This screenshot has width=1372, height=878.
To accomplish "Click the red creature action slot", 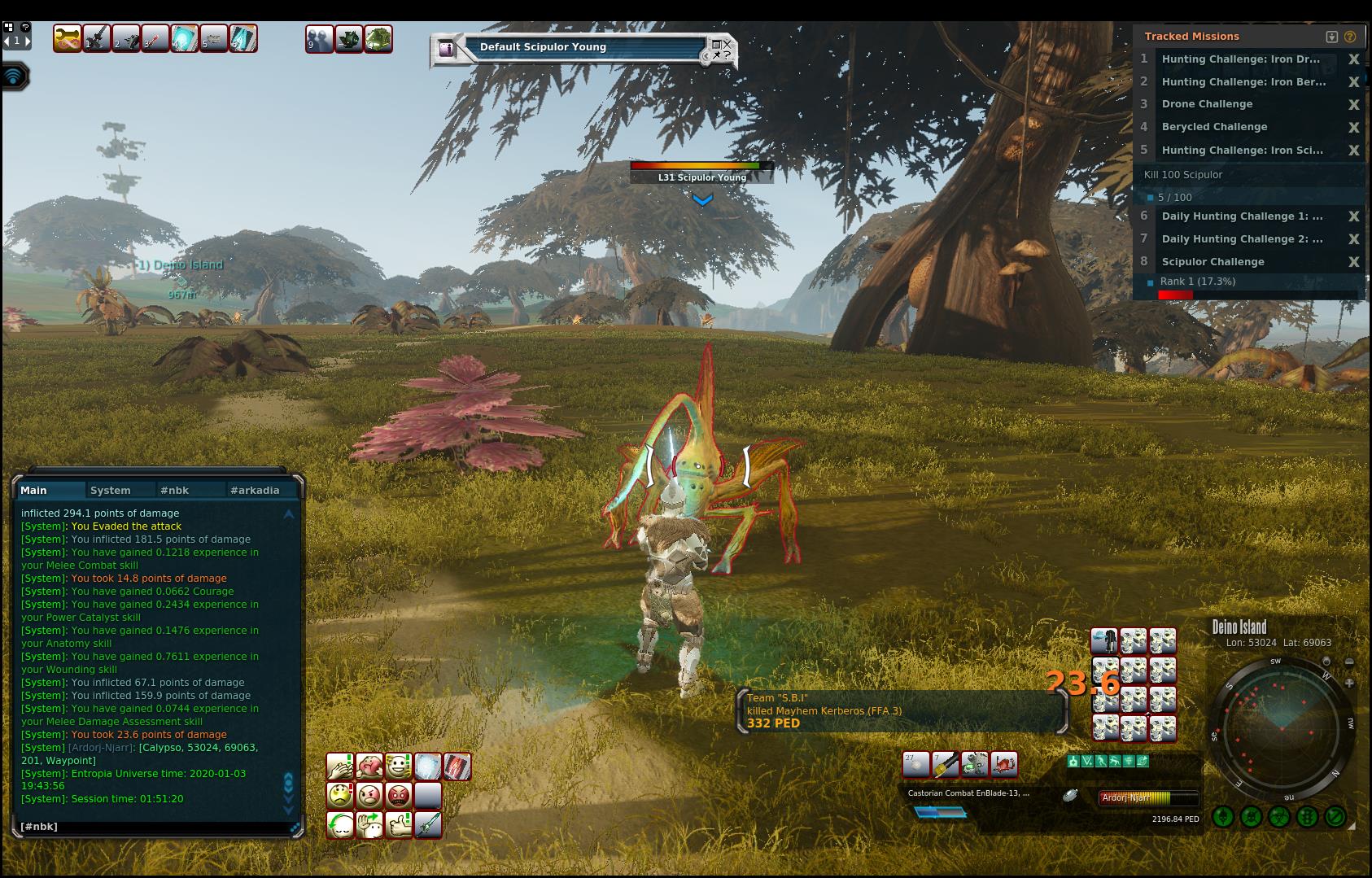I will pos(1003,765).
